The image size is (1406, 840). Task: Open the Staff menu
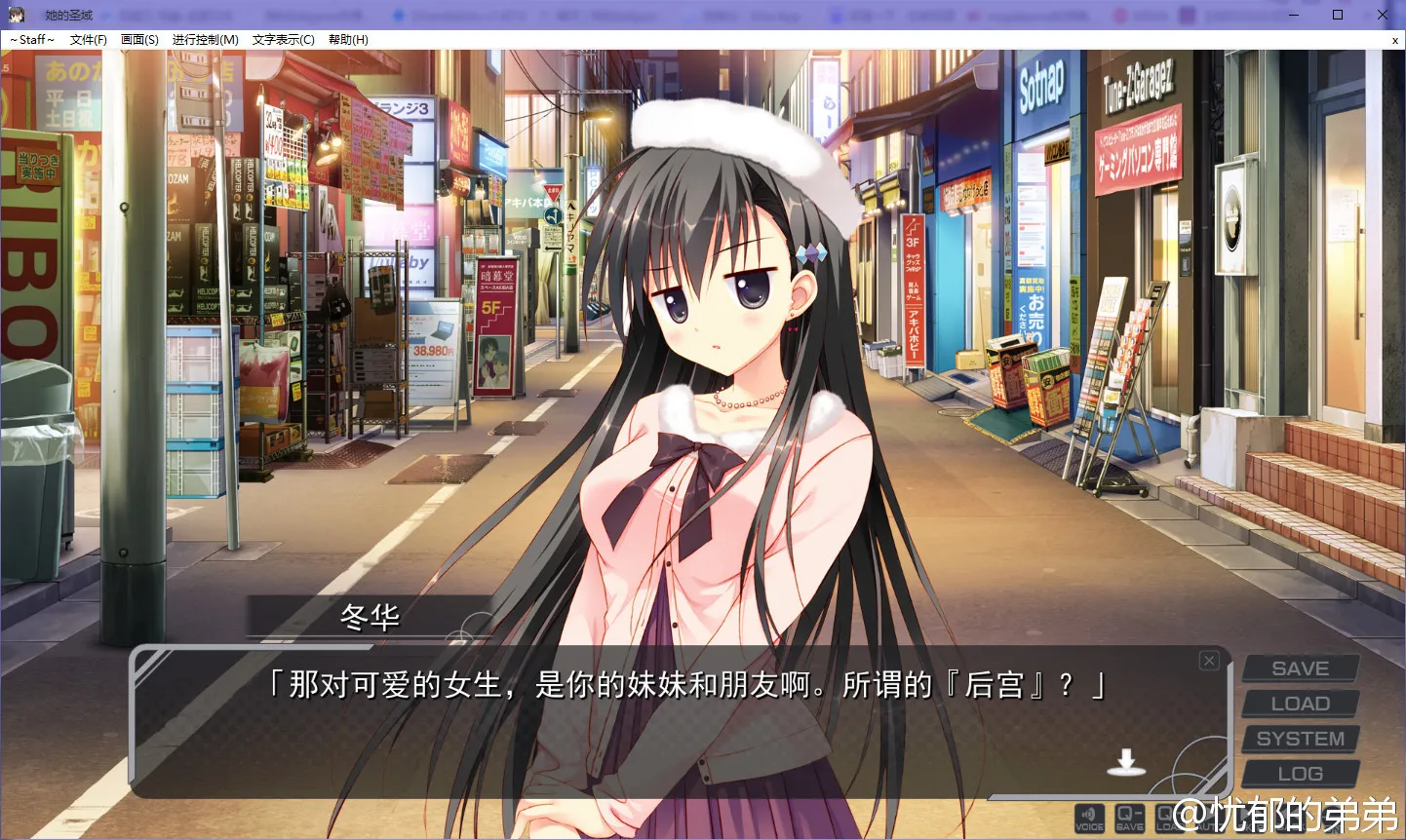click(x=32, y=40)
